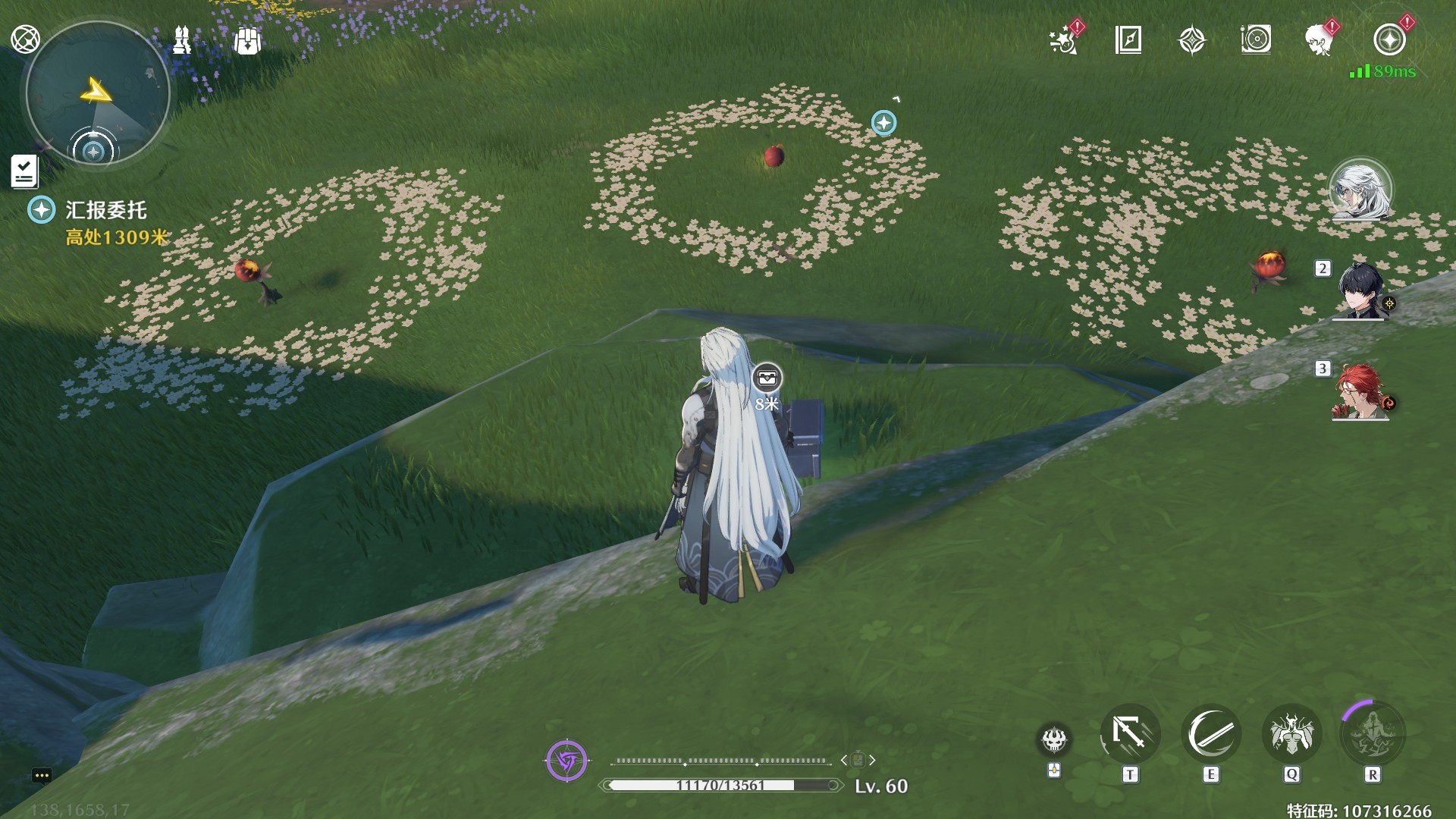
Task: Open the circular minimap
Action: pyautogui.click(x=97, y=94)
